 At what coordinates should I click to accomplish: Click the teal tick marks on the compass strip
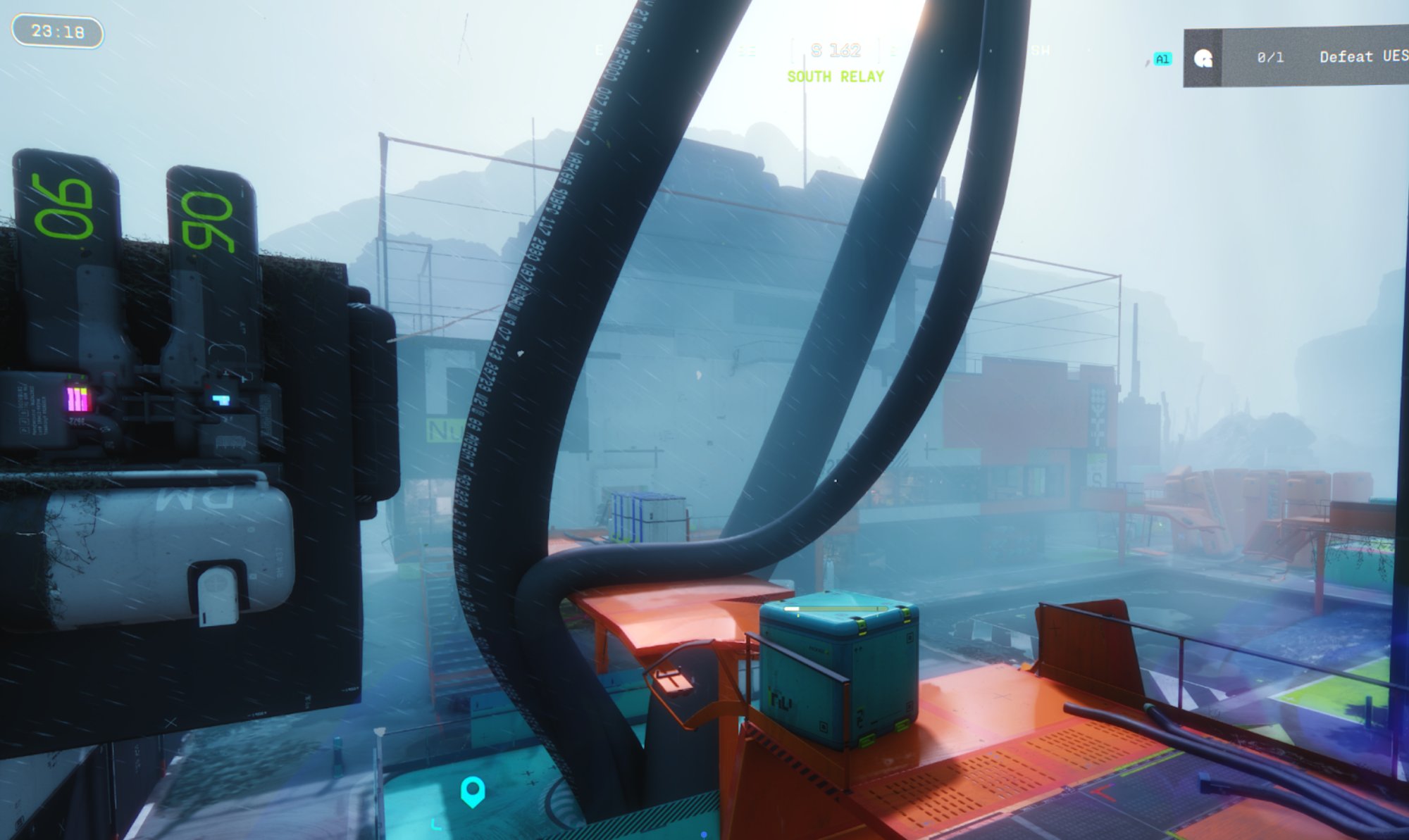747,51
